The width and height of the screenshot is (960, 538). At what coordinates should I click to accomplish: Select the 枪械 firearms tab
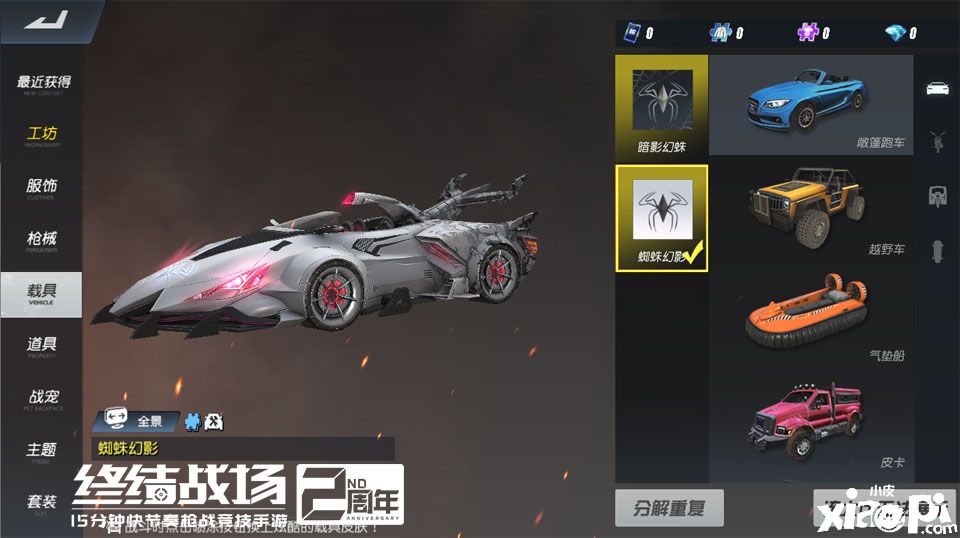[x=43, y=242]
